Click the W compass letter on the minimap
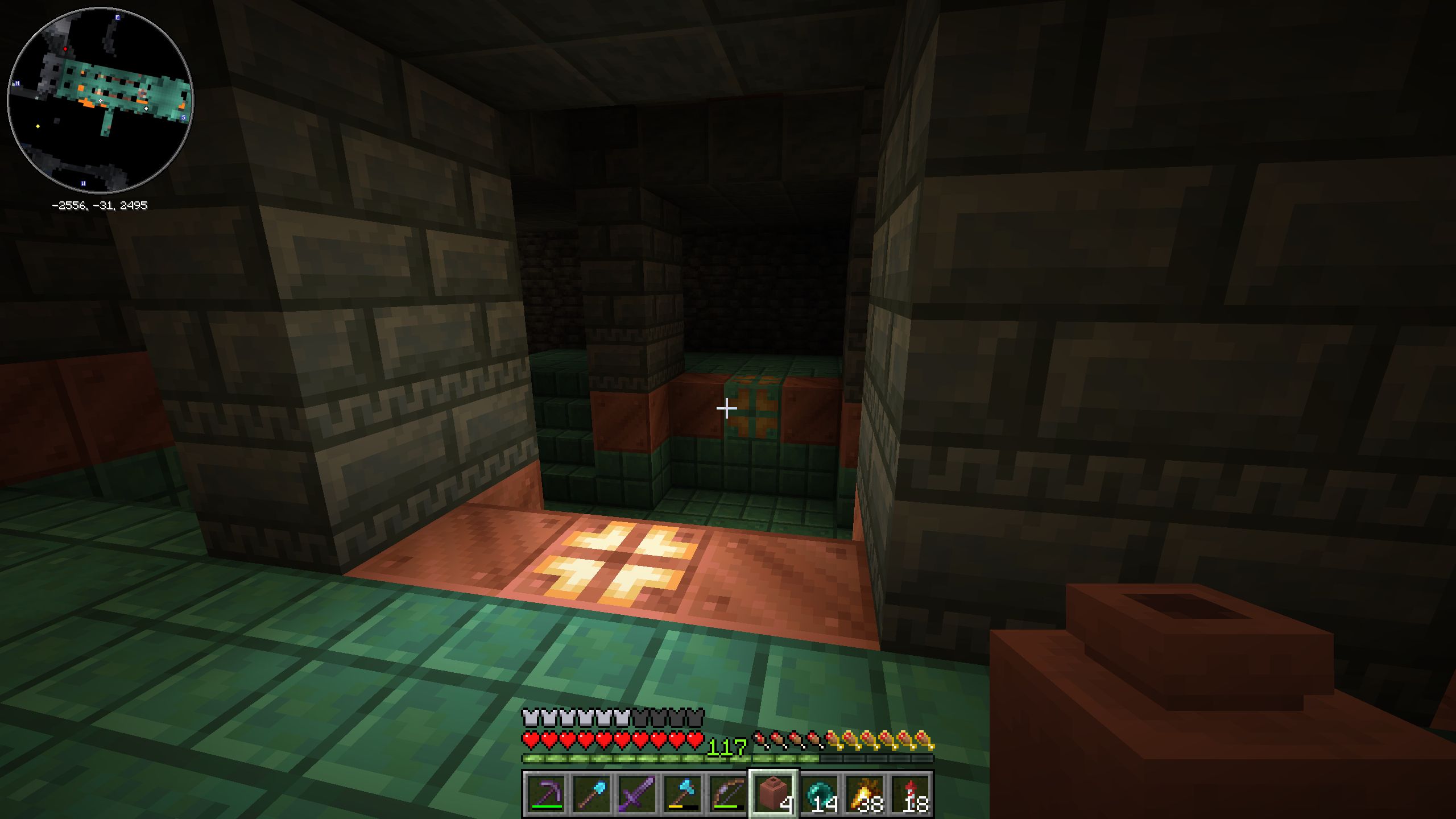Viewport: 1456px width, 819px height. [83, 184]
